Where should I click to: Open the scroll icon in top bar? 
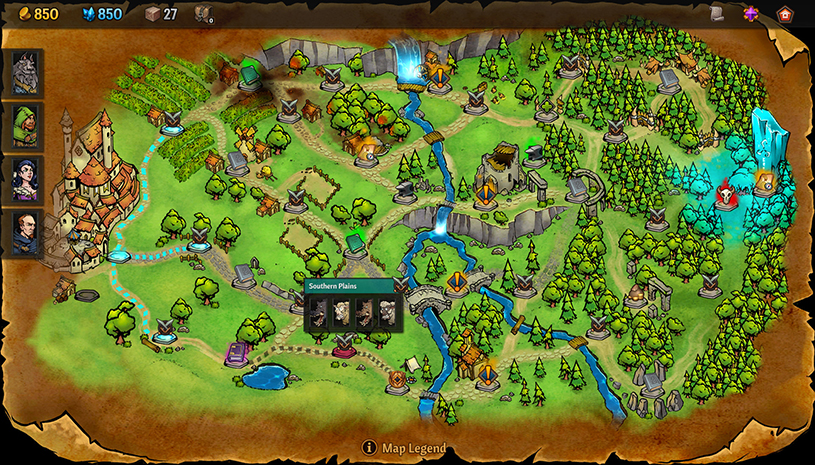pyautogui.click(x=717, y=13)
